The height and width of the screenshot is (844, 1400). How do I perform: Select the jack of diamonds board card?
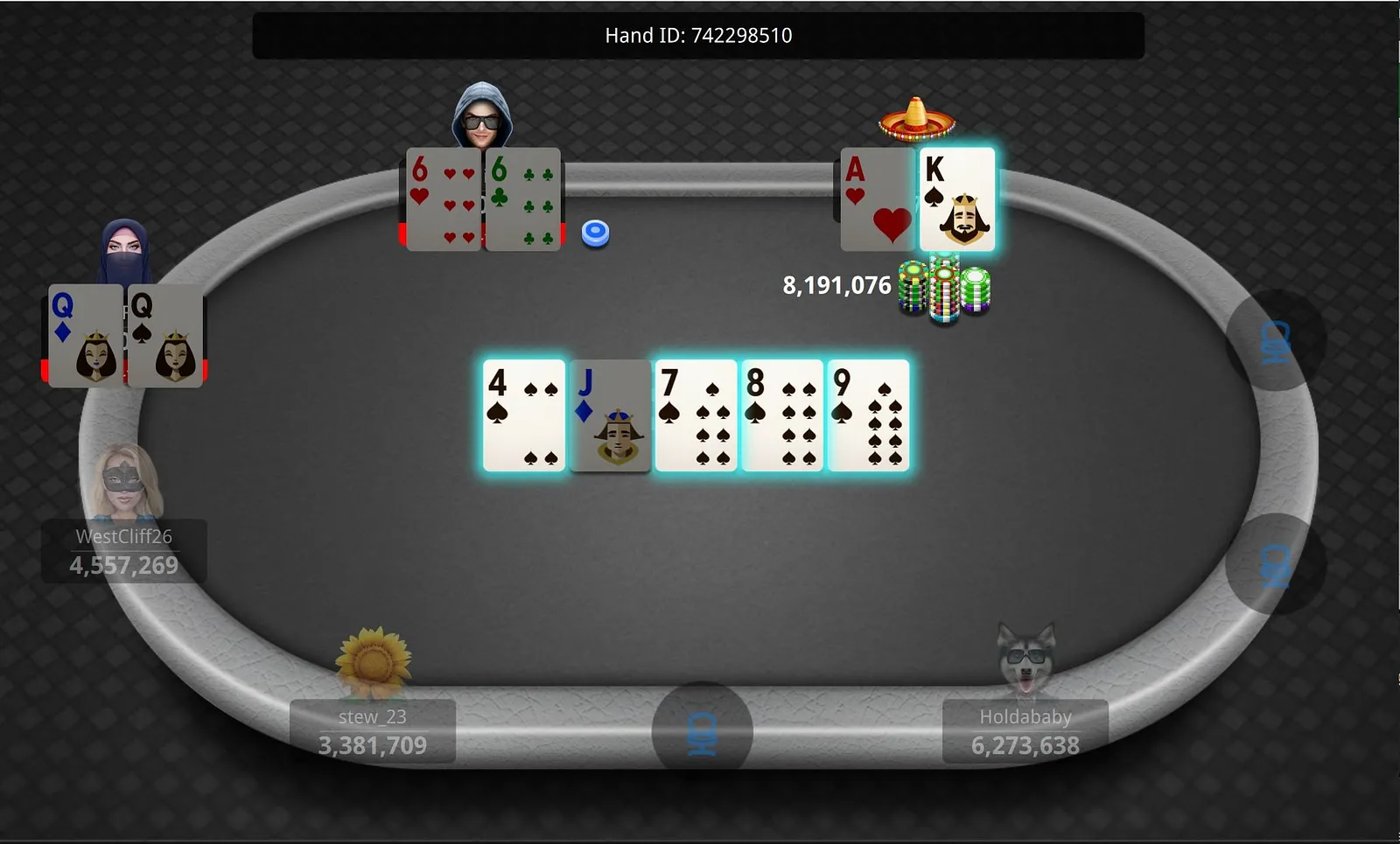610,416
